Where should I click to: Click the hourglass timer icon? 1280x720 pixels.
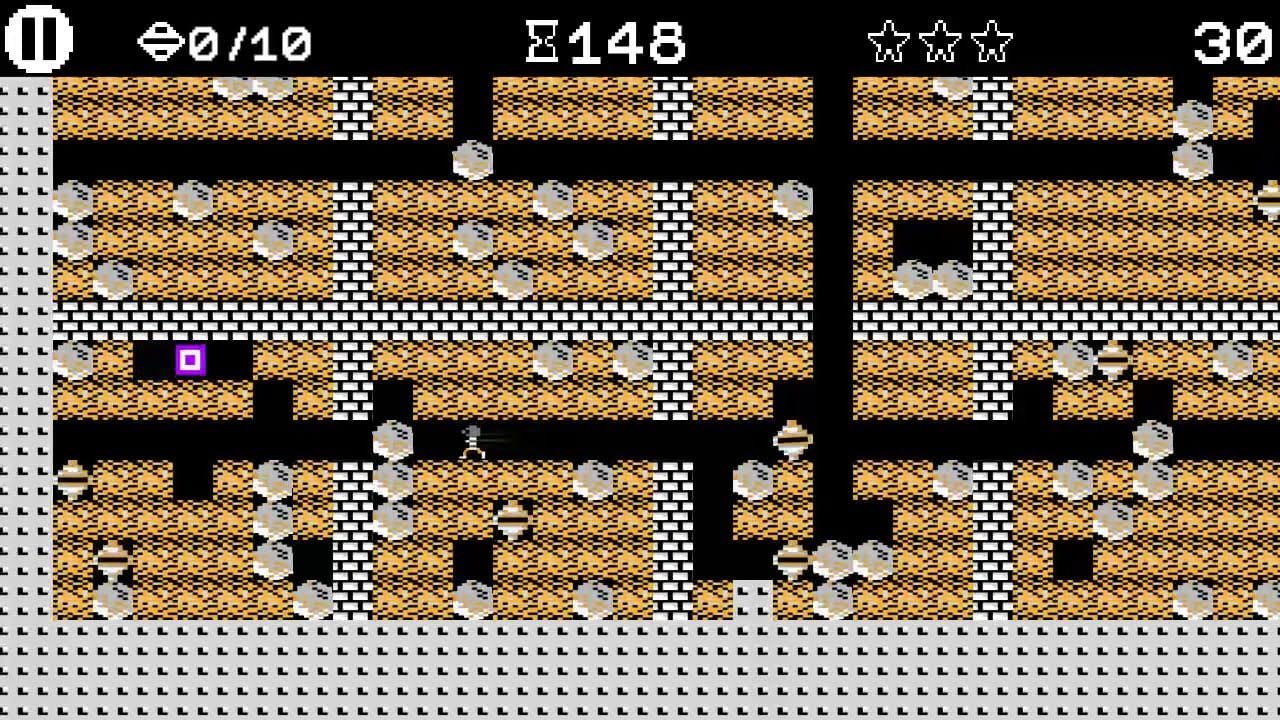[x=541, y=40]
